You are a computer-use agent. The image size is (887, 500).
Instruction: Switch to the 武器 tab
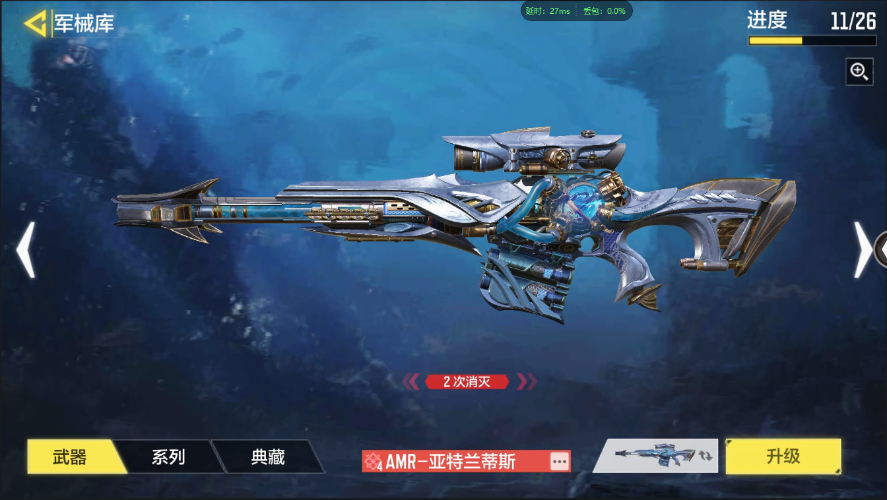(x=70, y=457)
